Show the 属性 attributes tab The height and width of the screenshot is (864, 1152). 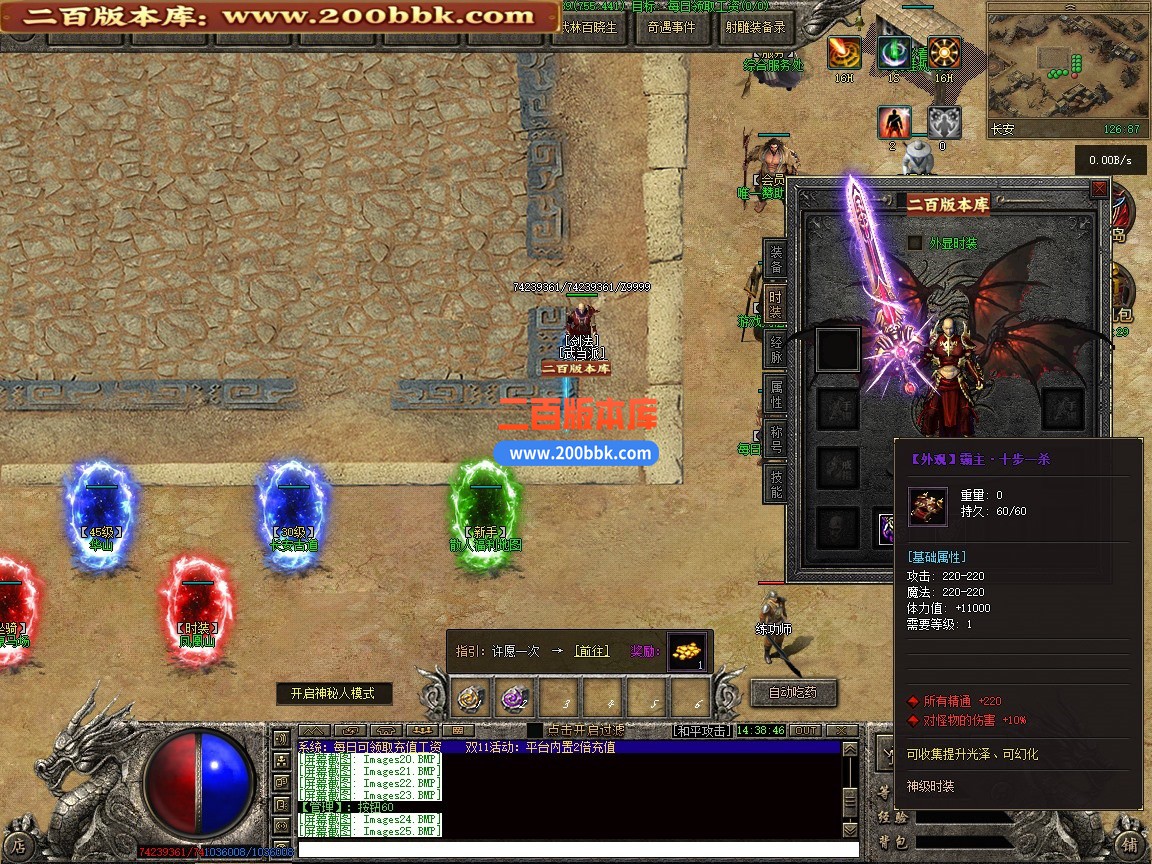pos(776,394)
